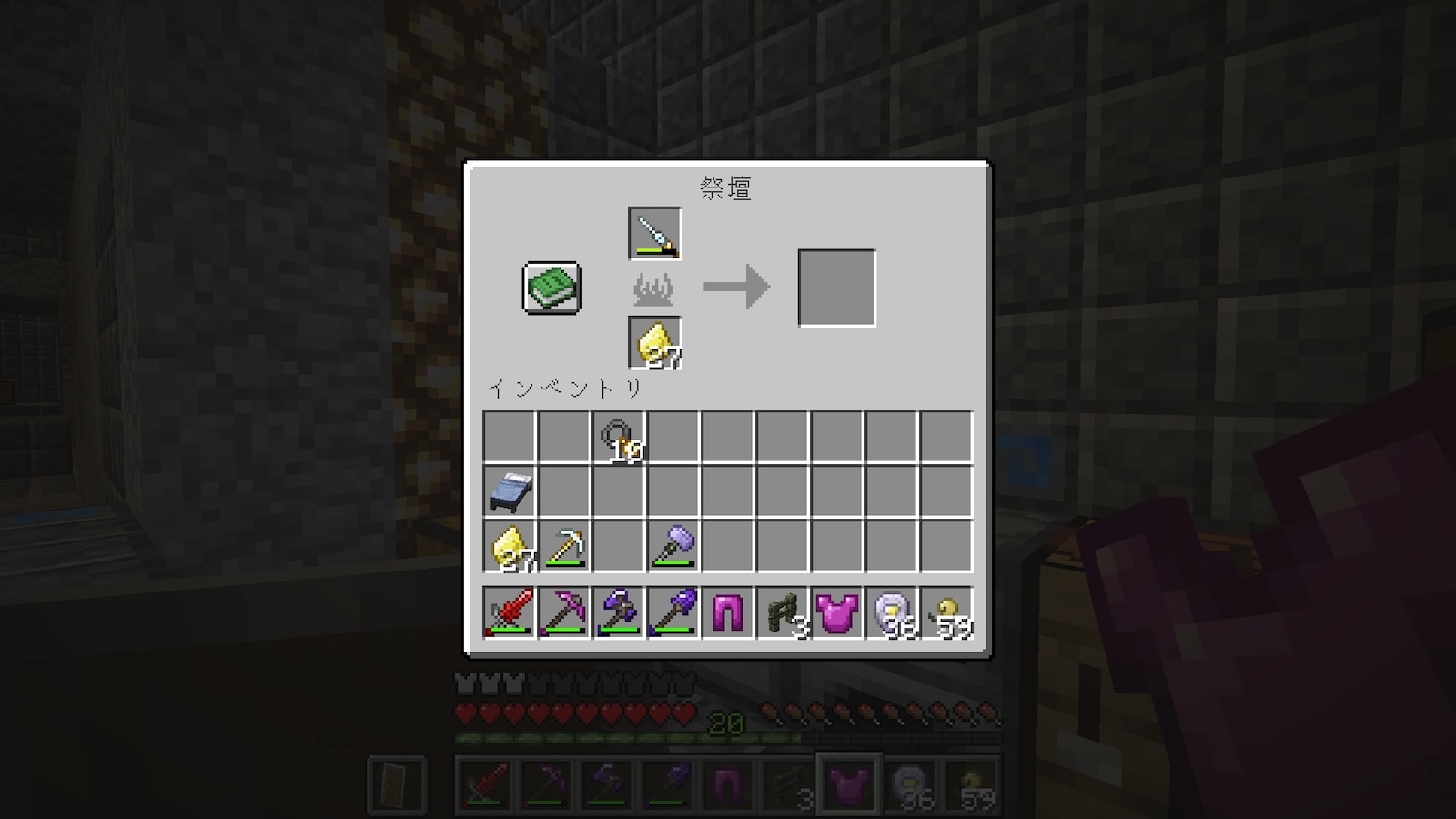Grab the blue bed from the inventory

(510, 492)
